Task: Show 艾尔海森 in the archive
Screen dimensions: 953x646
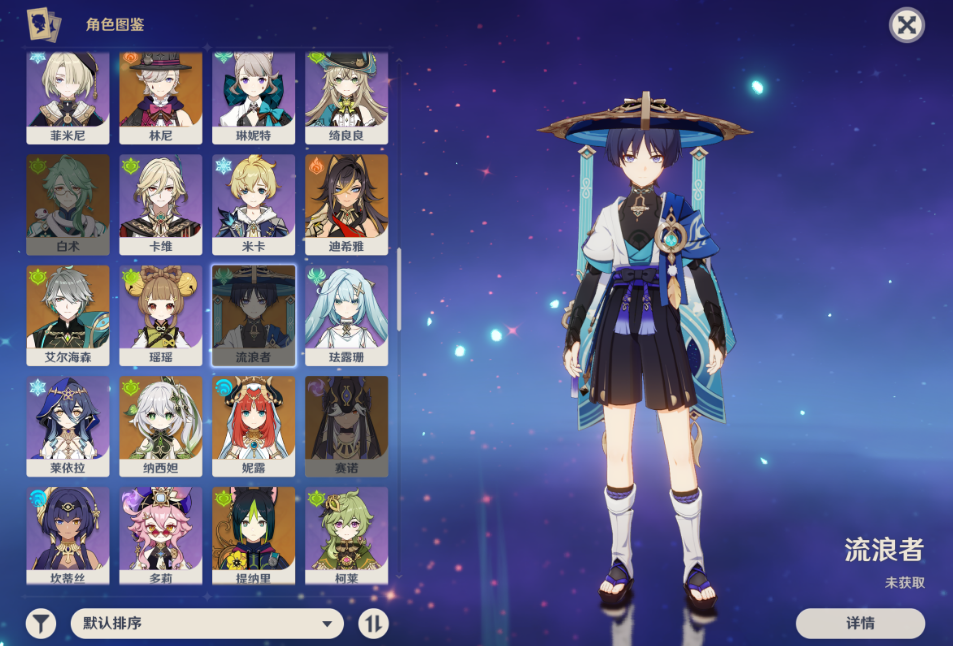Action: click(68, 314)
